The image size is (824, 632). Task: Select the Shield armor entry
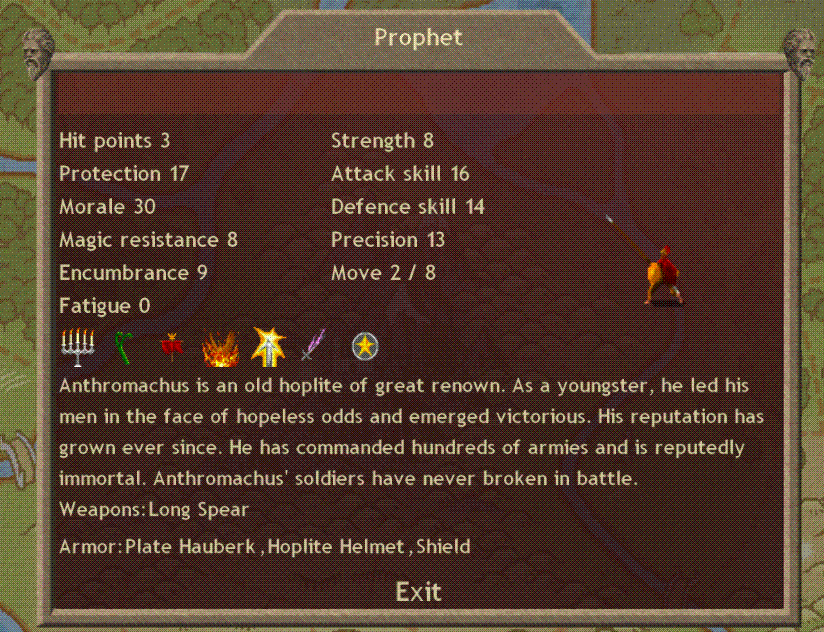click(x=443, y=546)
